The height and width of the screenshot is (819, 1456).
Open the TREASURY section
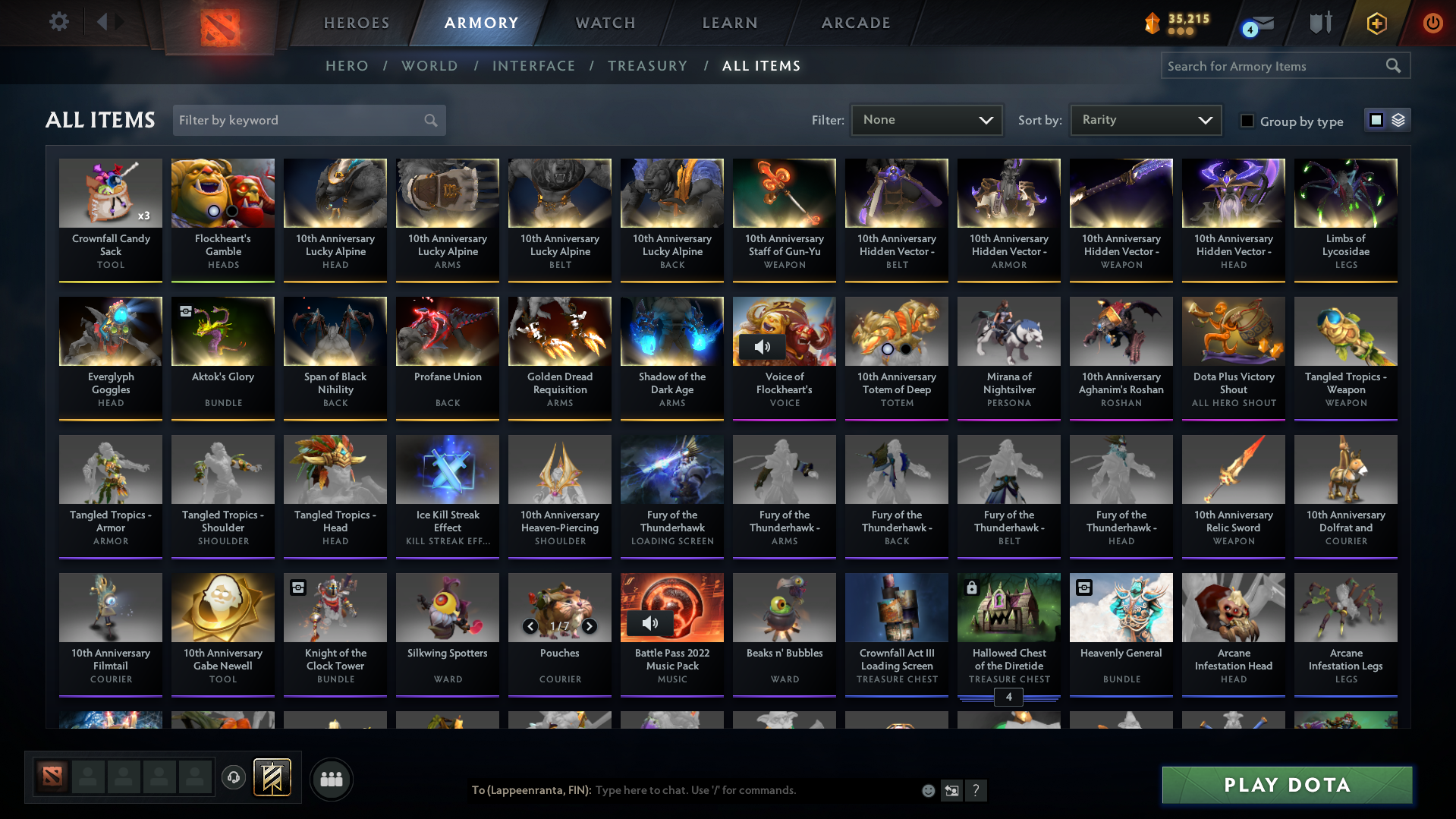647,66
